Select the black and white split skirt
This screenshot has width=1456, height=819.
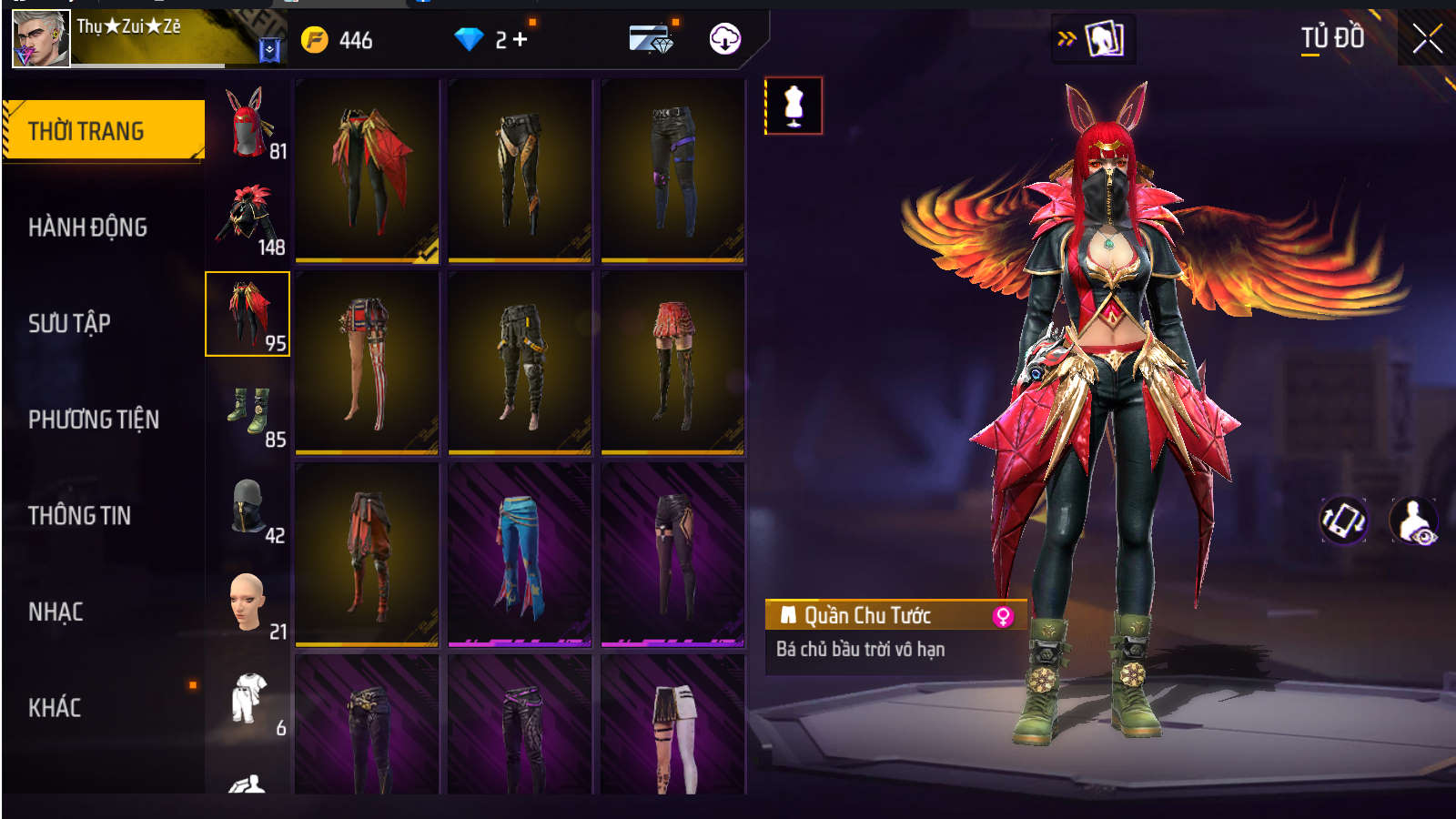point(672,728)
